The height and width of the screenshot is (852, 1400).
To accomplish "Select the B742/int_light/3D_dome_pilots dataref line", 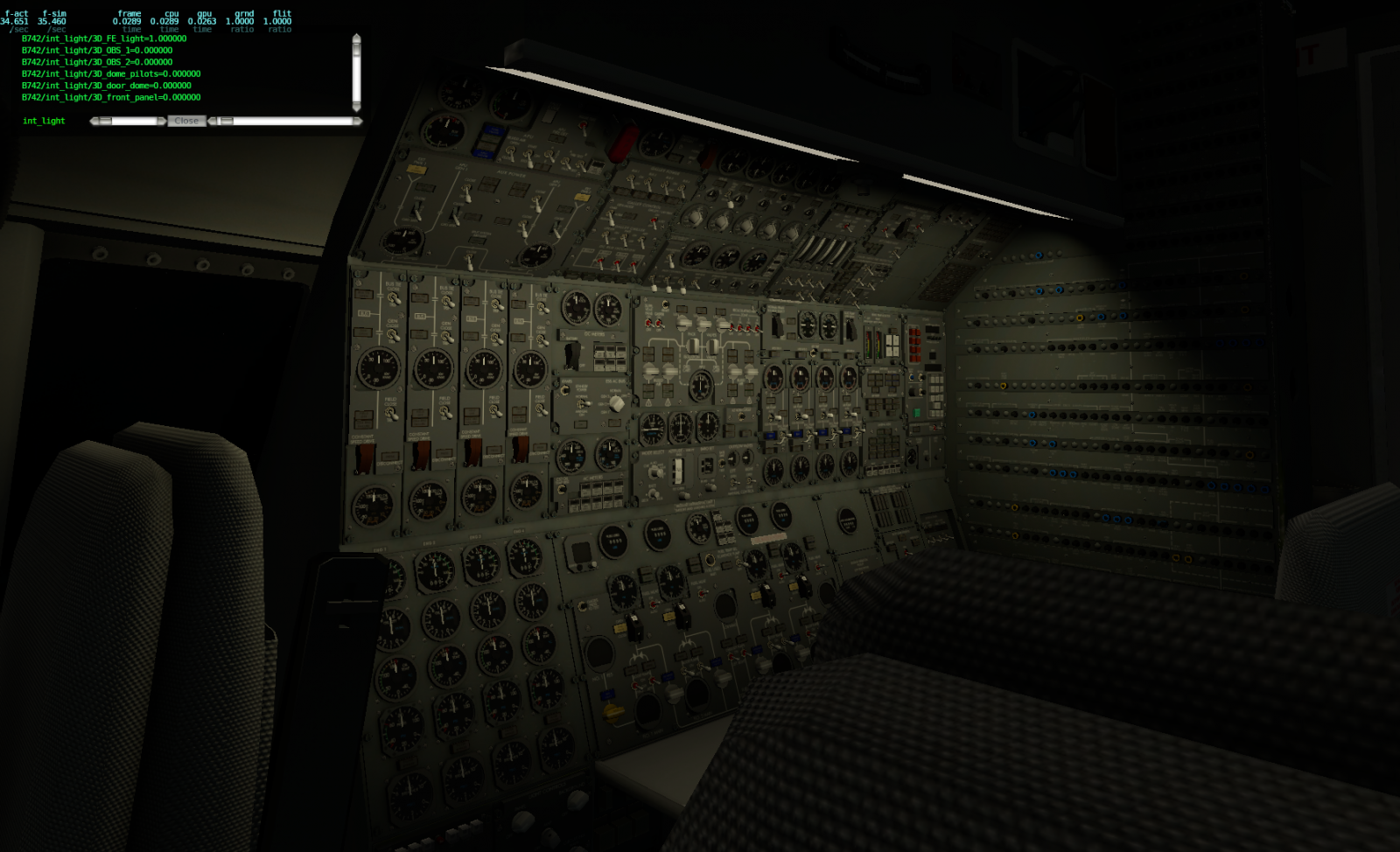I will click(x=111, y=73).
